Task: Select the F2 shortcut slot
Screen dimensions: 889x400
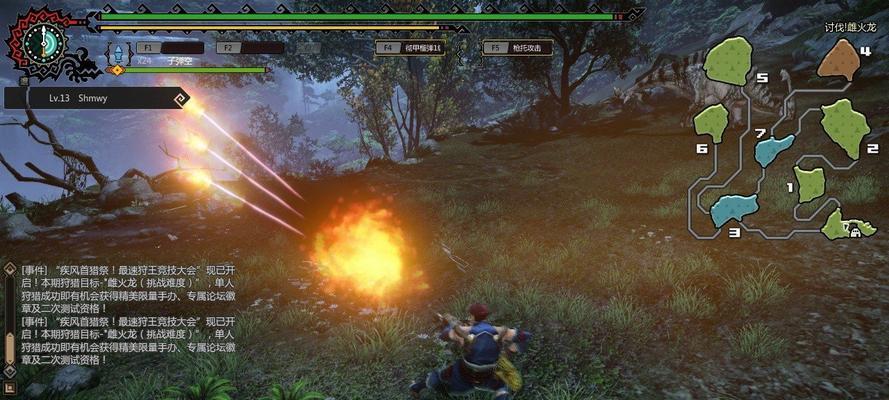Action: click(249, 47)
